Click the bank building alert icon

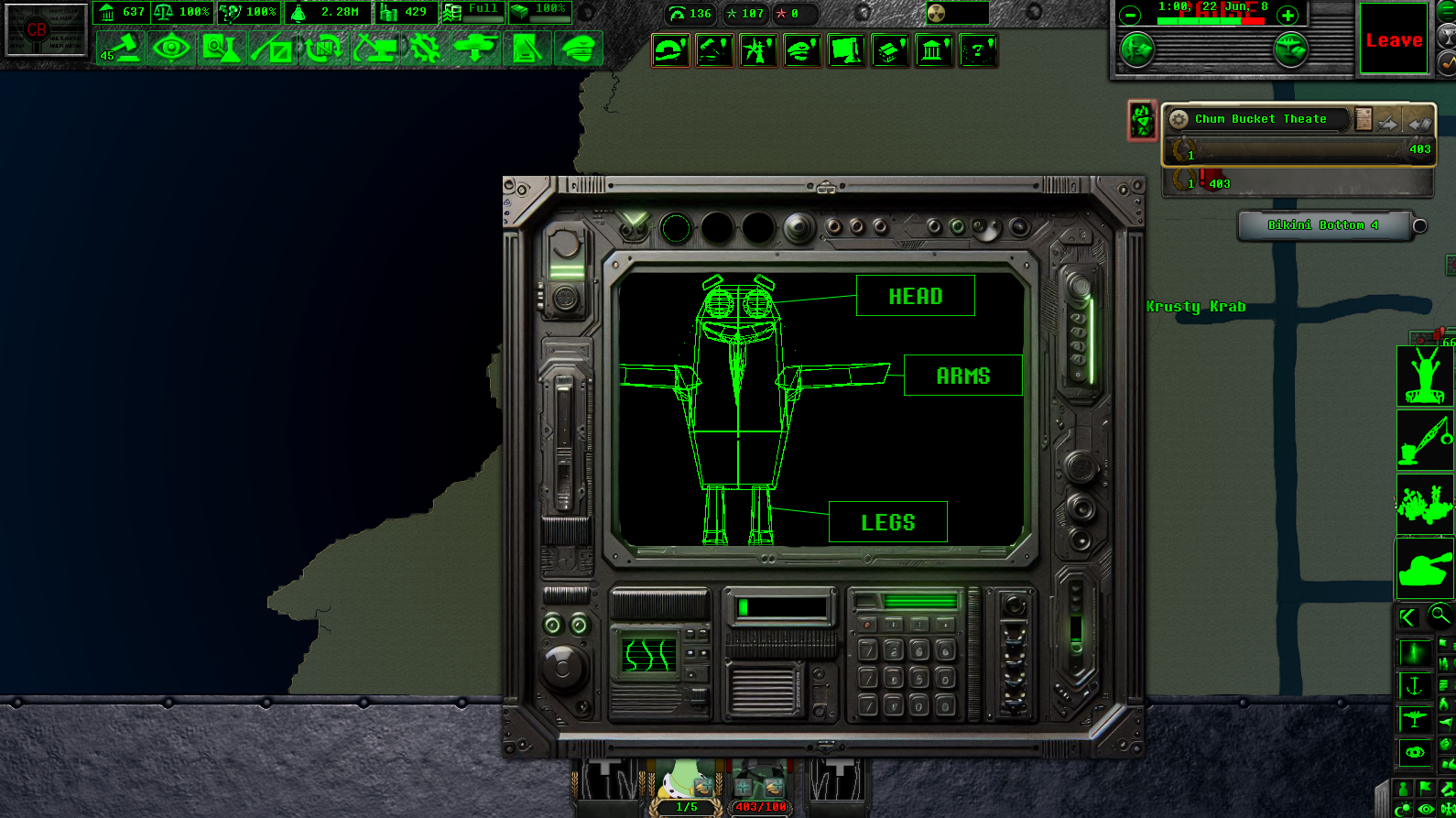click(x=933, y=50)
